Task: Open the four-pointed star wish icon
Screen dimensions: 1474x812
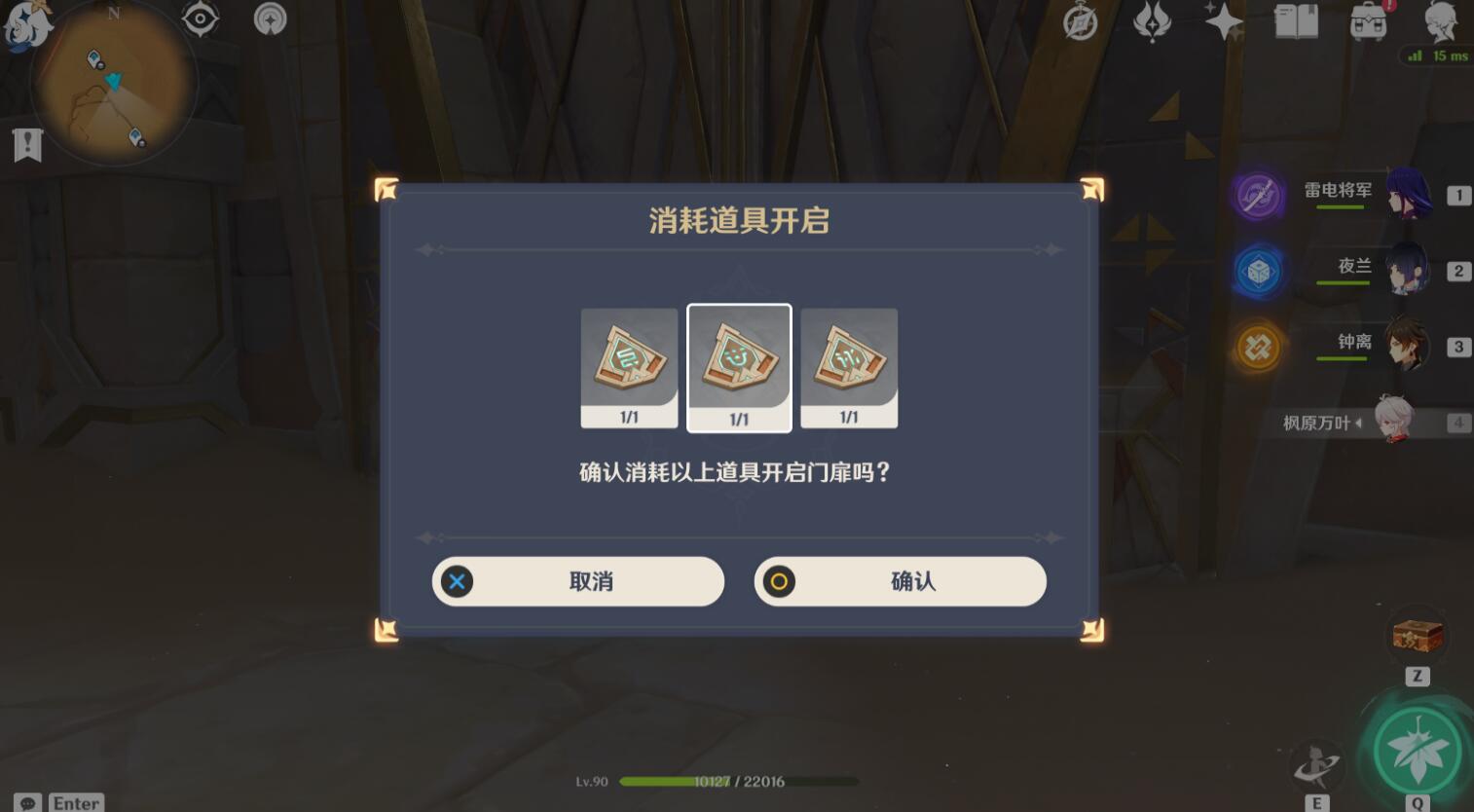Action: coord(1223,20)
